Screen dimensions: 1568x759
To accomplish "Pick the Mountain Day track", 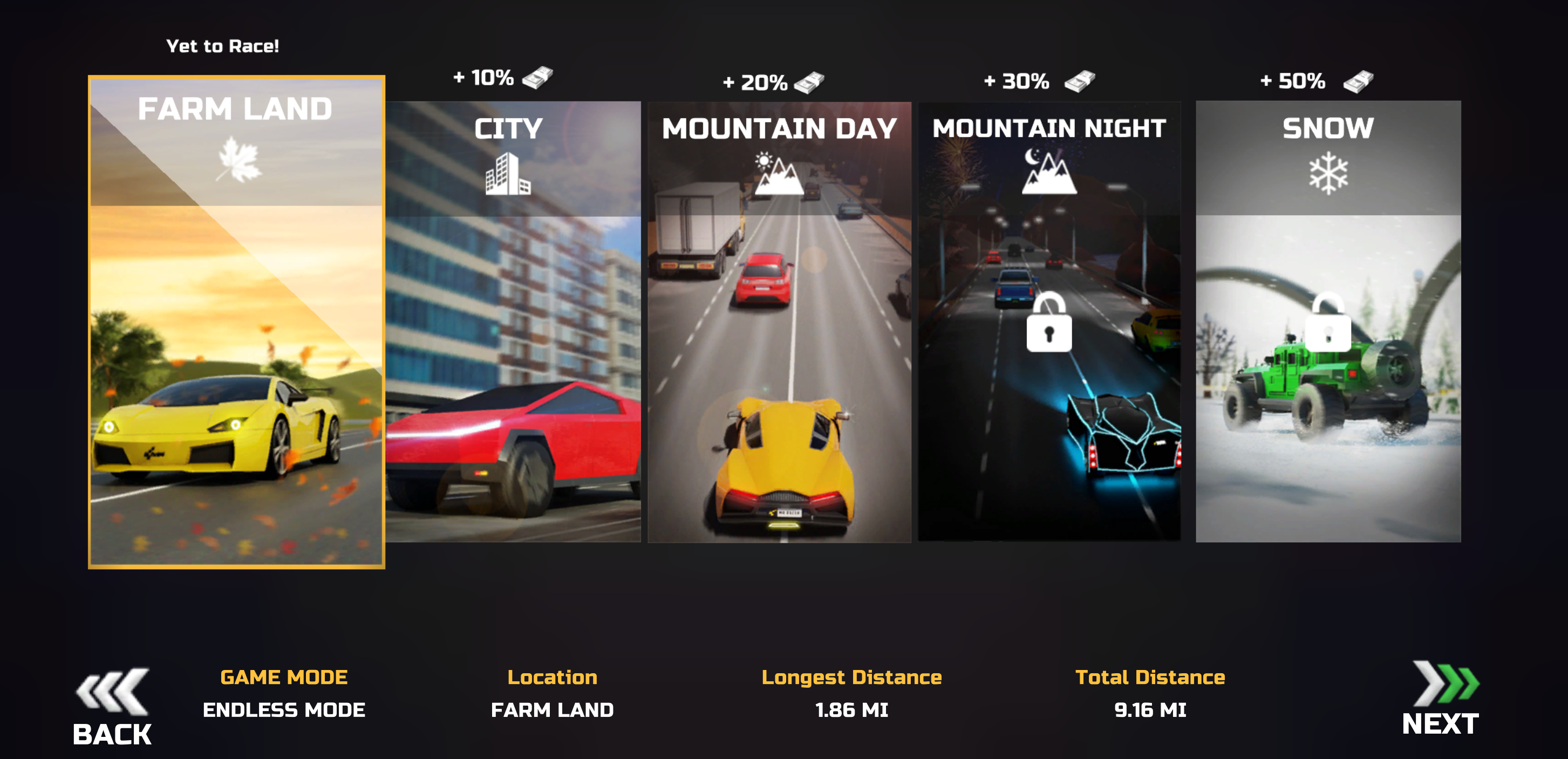I will tap(779, 322).
